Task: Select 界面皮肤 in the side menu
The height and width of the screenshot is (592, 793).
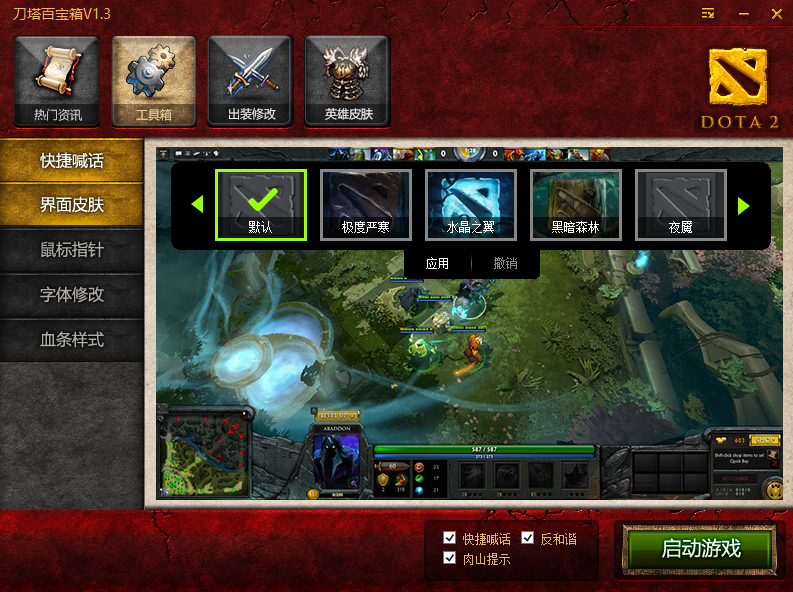Action: (72, 206)
